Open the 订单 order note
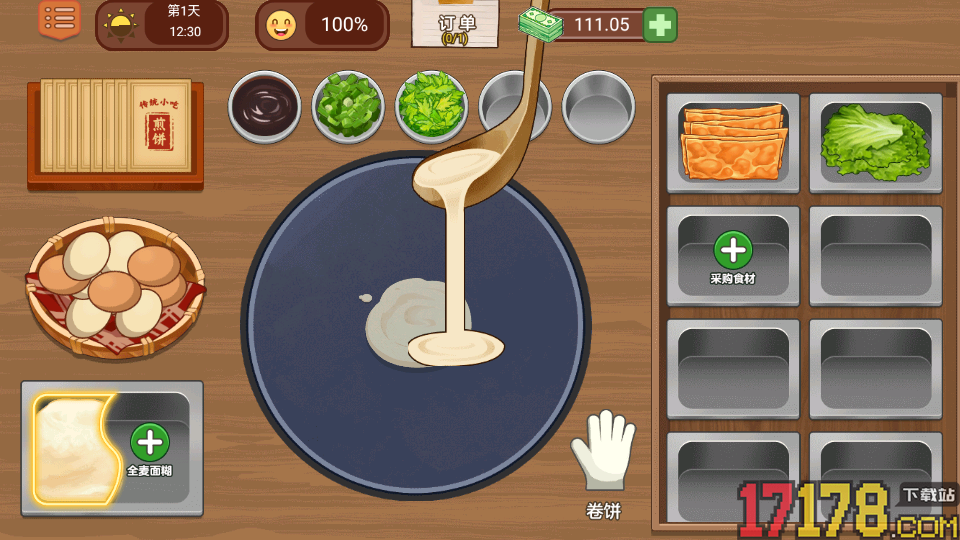 click(x=457, y=24)
